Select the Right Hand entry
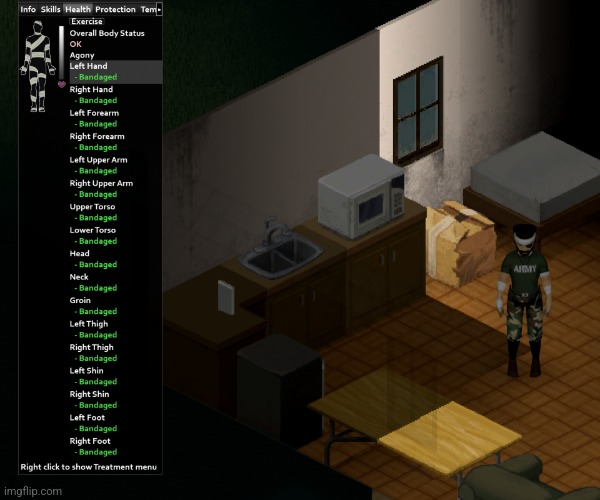The width and height of the screenshot is (600, 500). click(91, 90)
